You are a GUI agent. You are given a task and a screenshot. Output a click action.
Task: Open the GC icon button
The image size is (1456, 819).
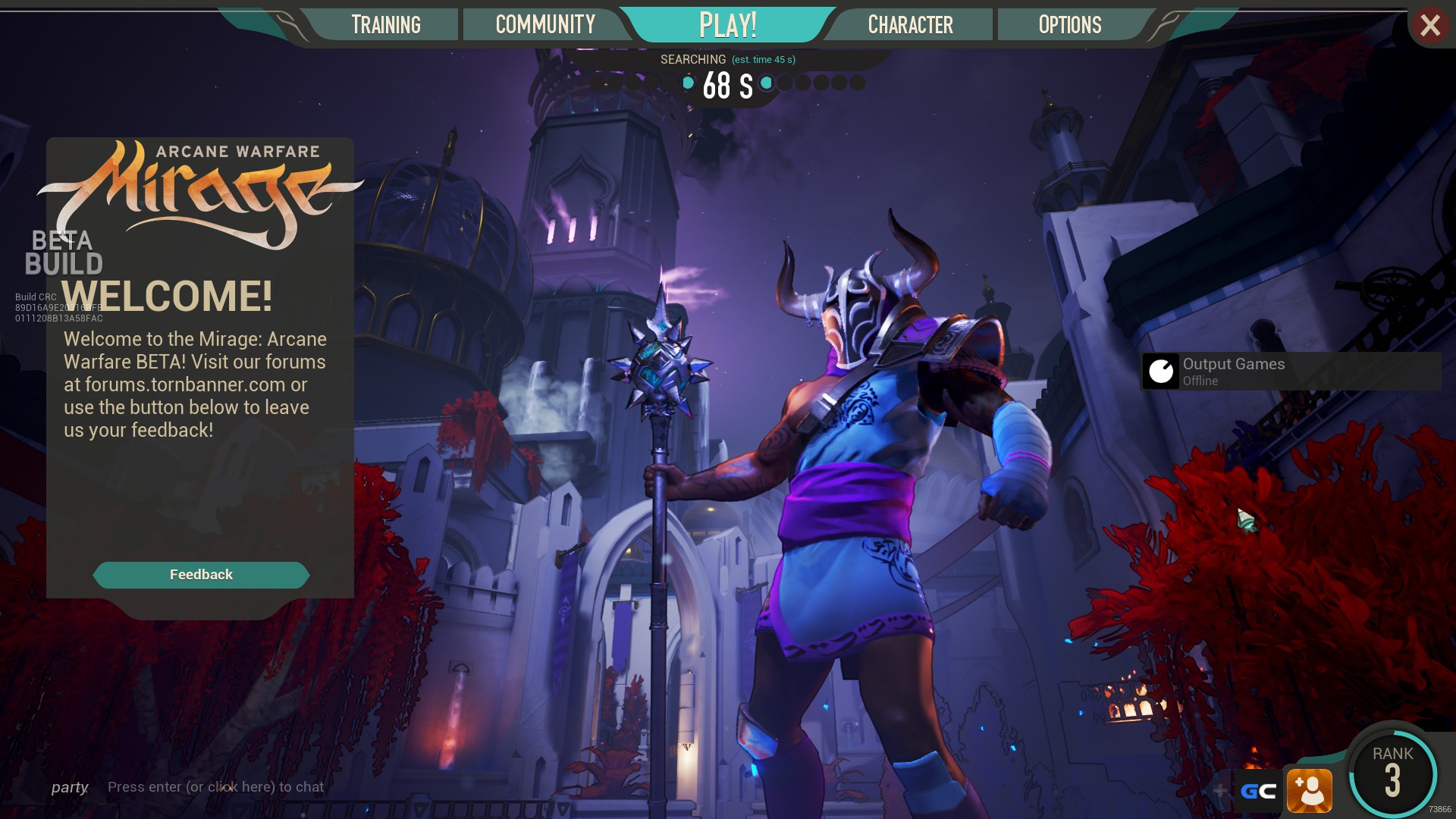pyautogui.click(x=1258, y=792)
